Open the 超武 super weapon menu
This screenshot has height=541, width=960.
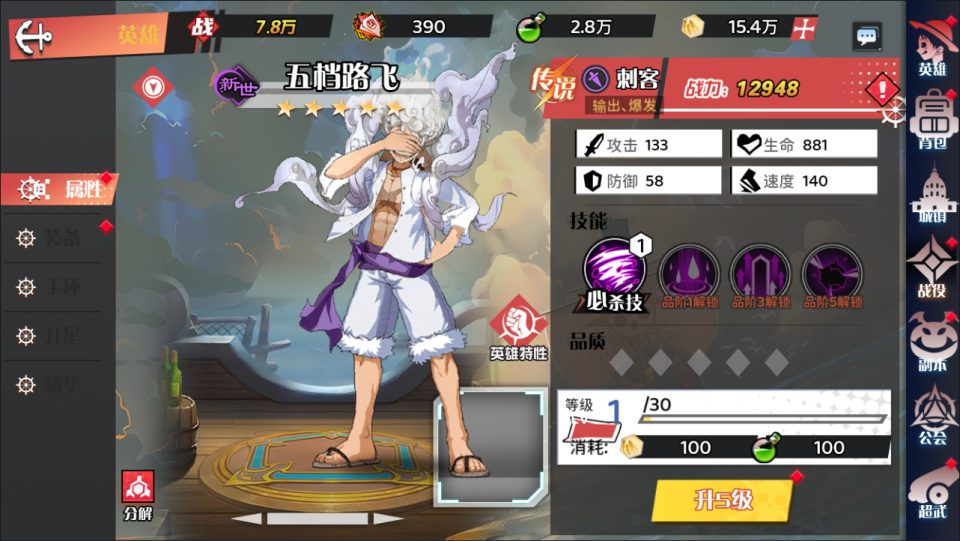[x=932, y=490]
